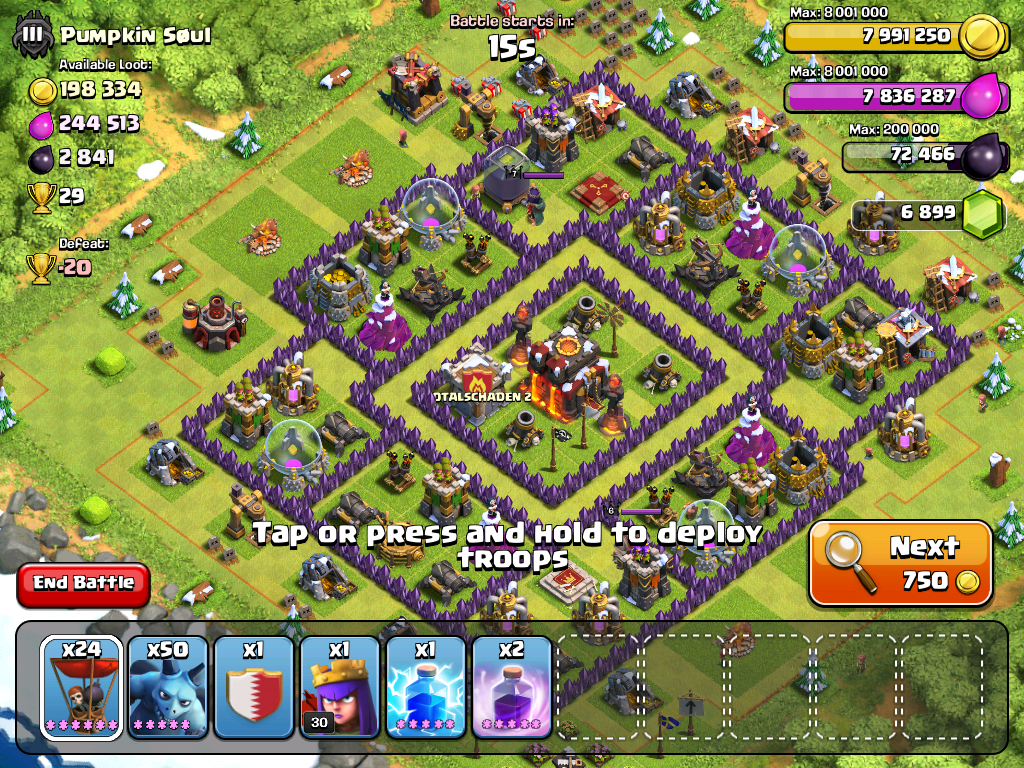This screenshot has height=768, width=1024.
Task: Choose the Minion troop slot
Action: [168, 686]
